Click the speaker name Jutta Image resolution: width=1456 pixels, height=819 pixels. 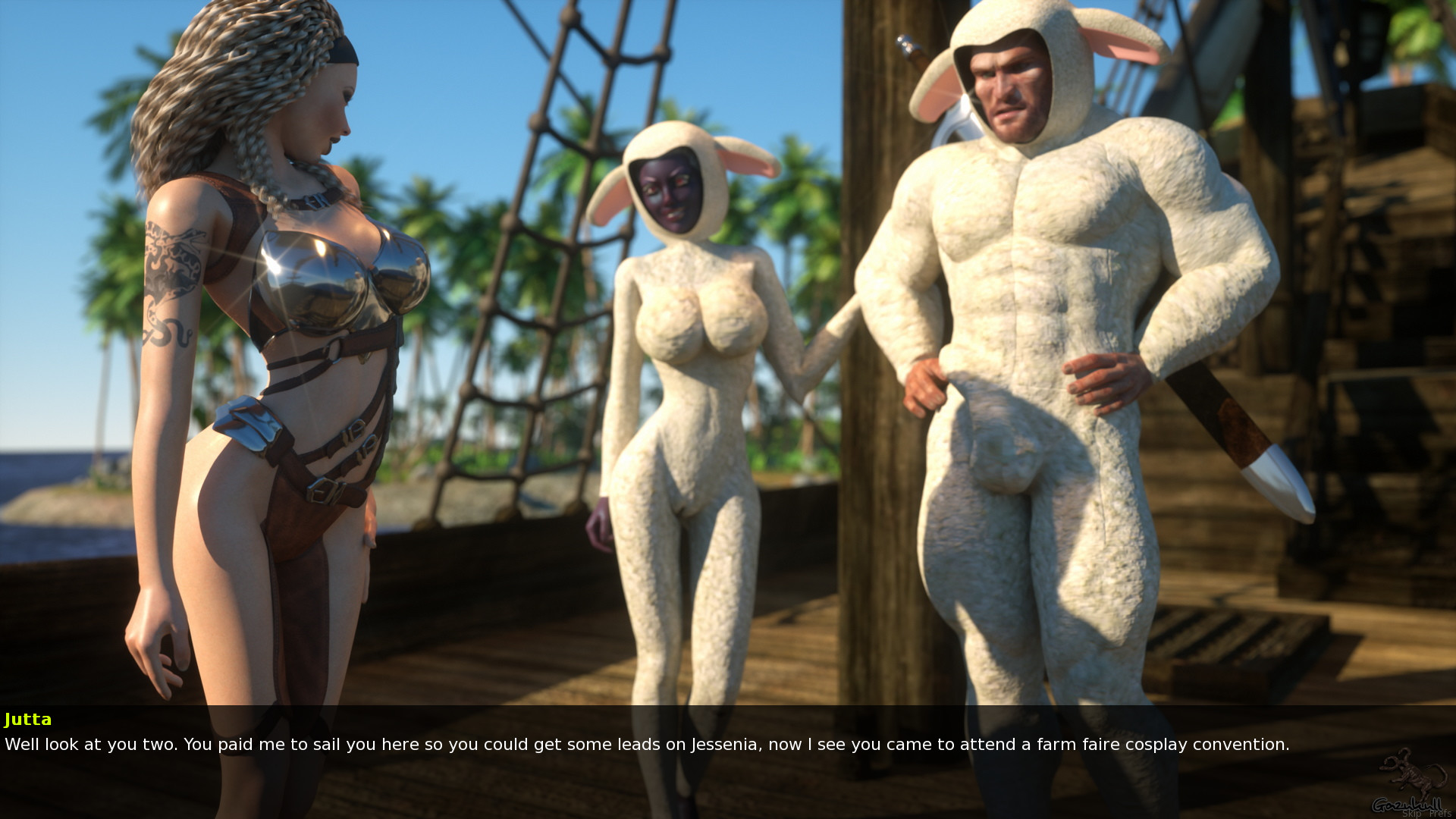28,719
